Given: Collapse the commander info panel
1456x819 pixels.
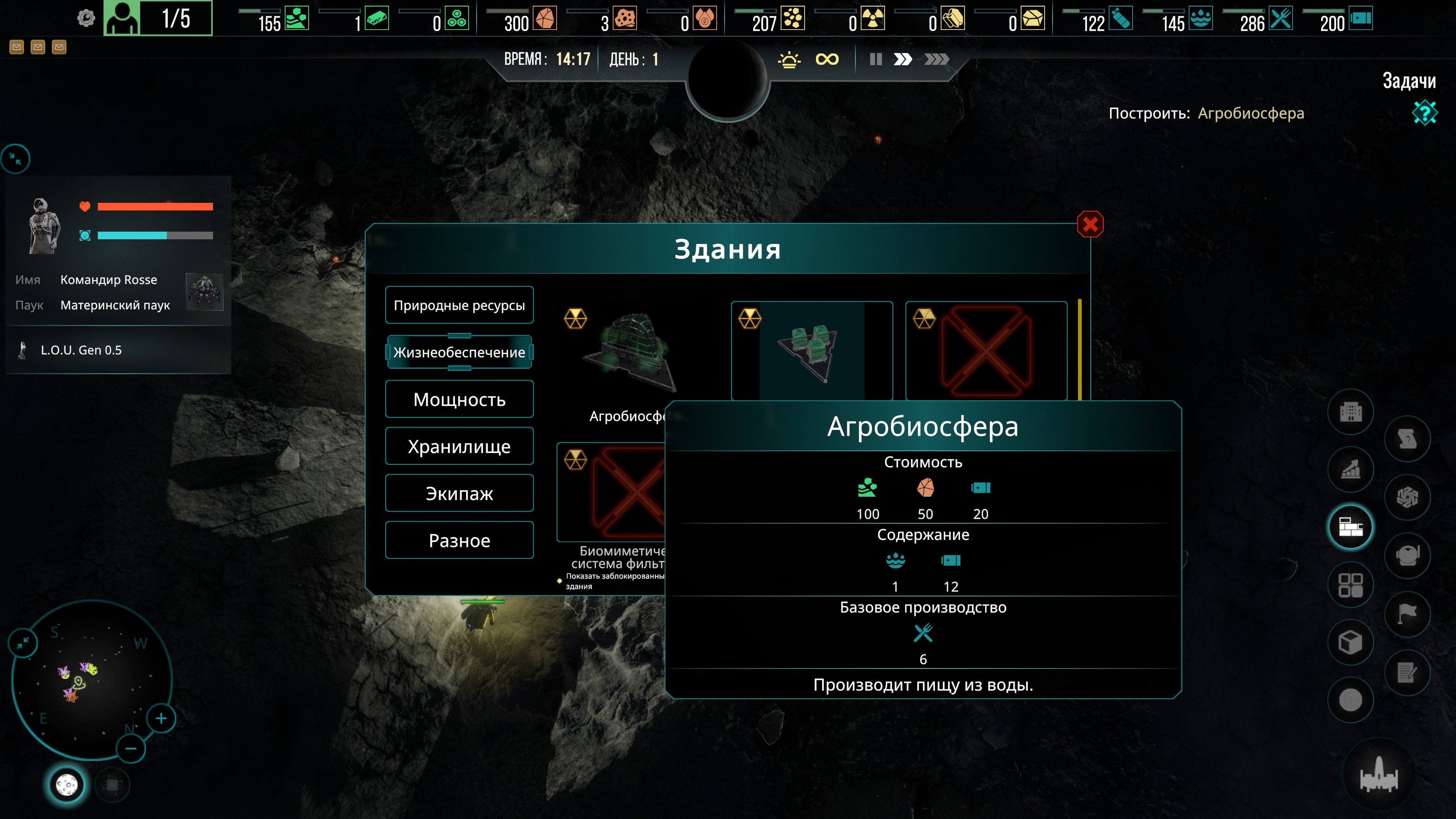Looking at the screenshot, I should [x=16, y=159].
